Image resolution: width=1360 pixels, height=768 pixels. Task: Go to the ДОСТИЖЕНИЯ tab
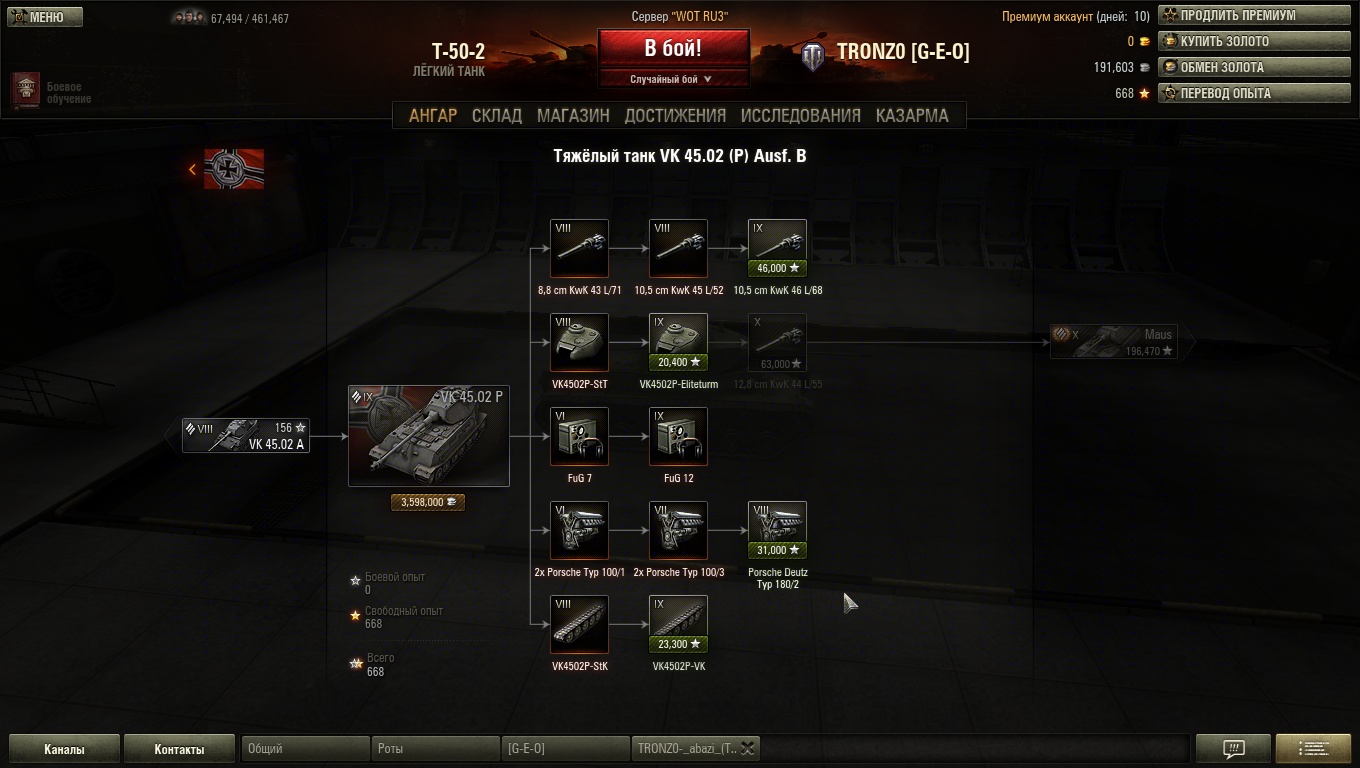(675, 115)
